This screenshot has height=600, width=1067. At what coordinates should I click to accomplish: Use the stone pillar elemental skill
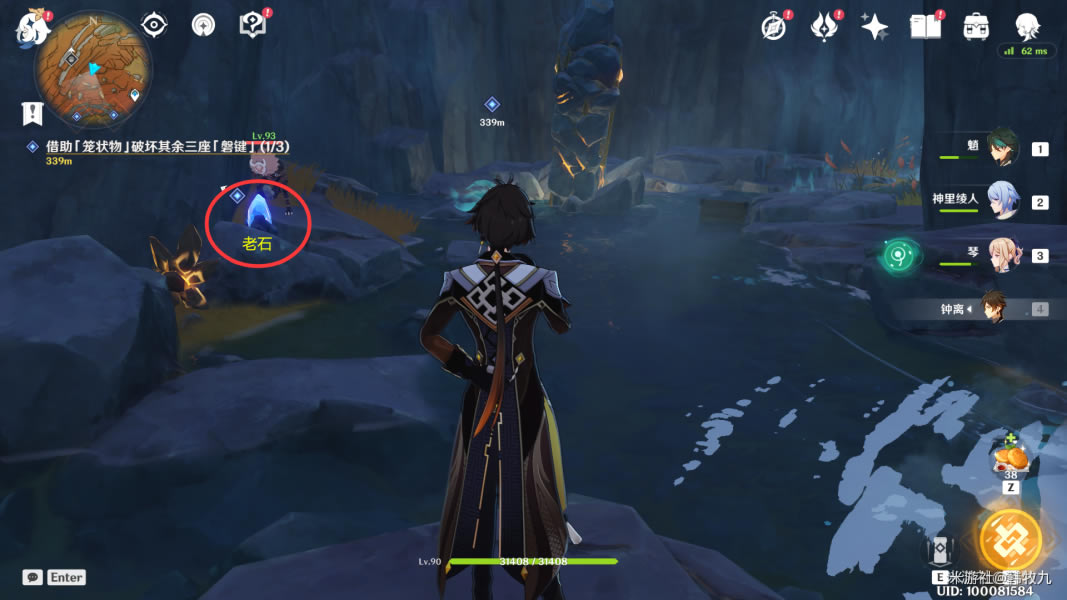[941, 552]
